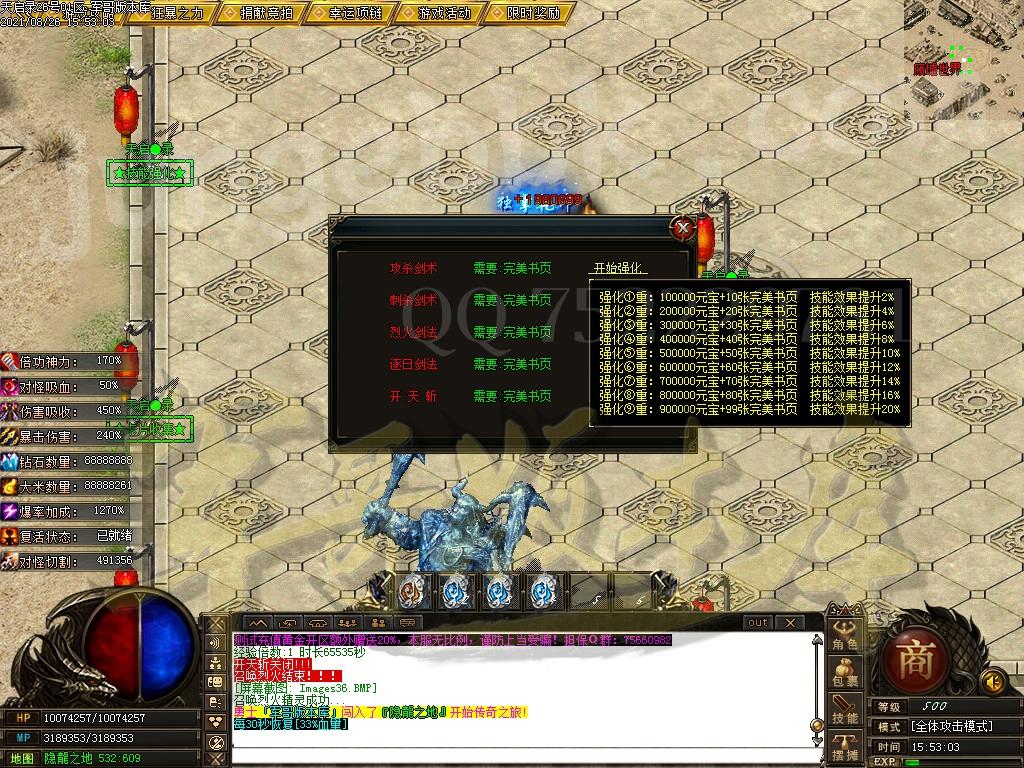Viewport: 1024px width, 768px height.
Task: Select the red swirl skill hotbar slot
Action: 414,591
